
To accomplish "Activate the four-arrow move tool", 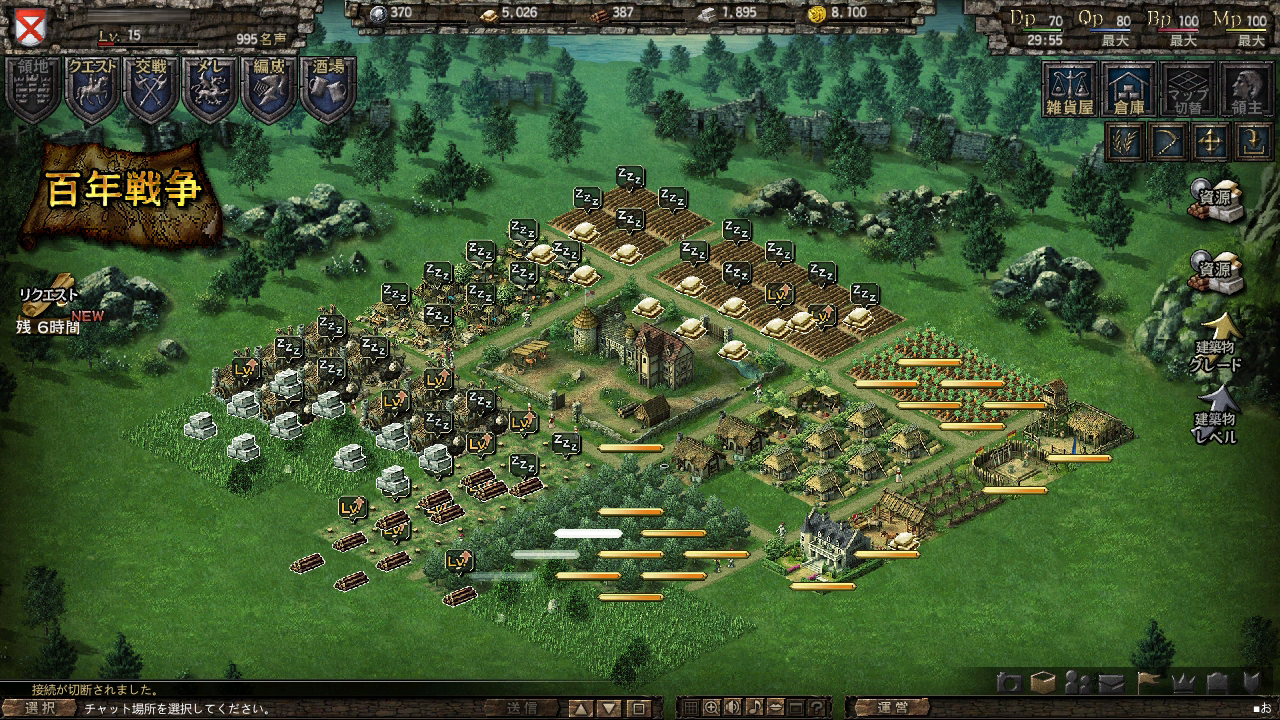I will [1210, 141].
